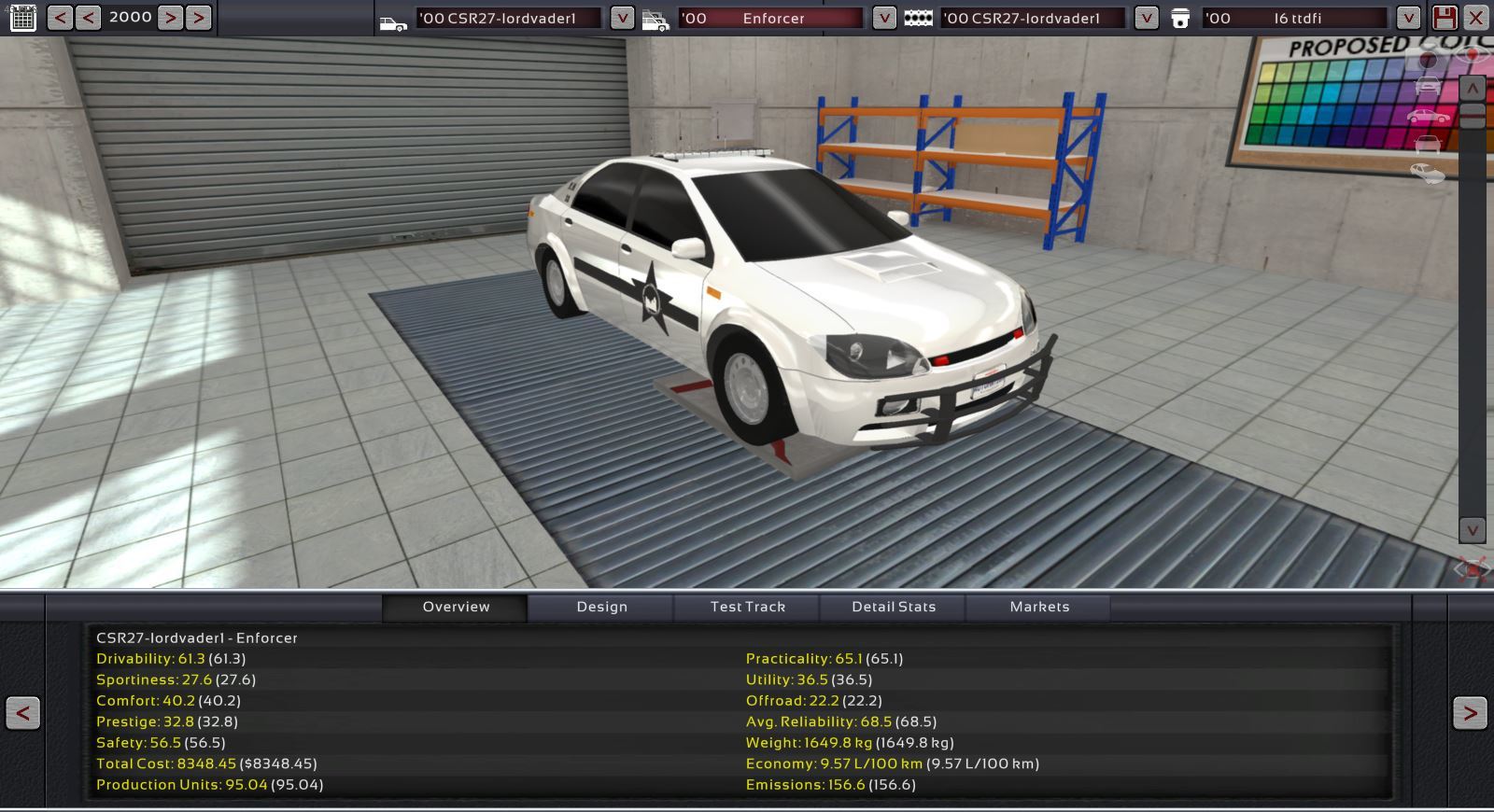Select the Overview tab
Image resolution: width=1494 pixels, height=812 pixels.
click(456, 607)
